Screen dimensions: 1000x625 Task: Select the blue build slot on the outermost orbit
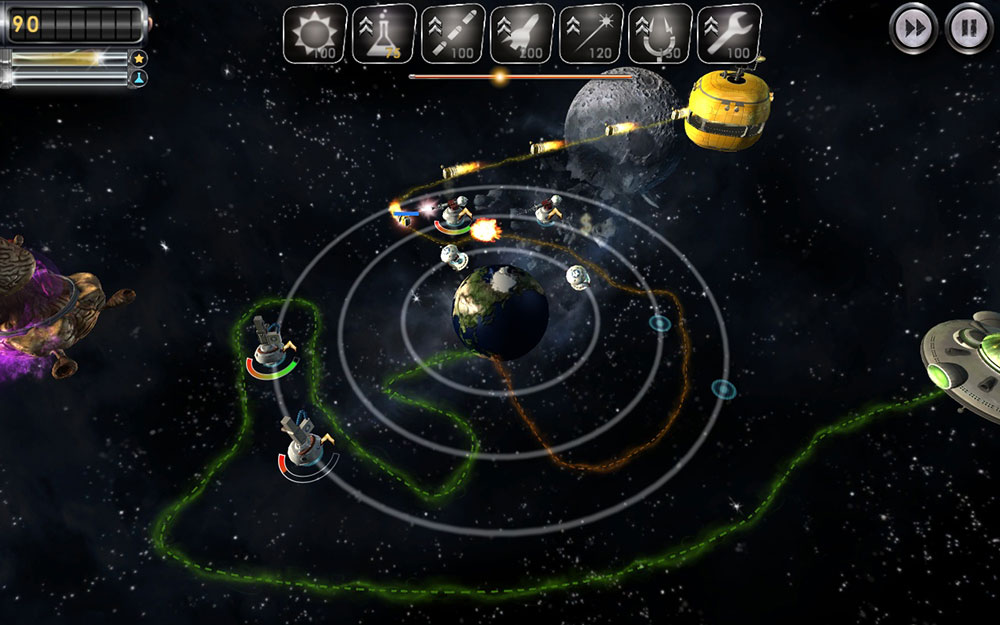tap(723, 388)
